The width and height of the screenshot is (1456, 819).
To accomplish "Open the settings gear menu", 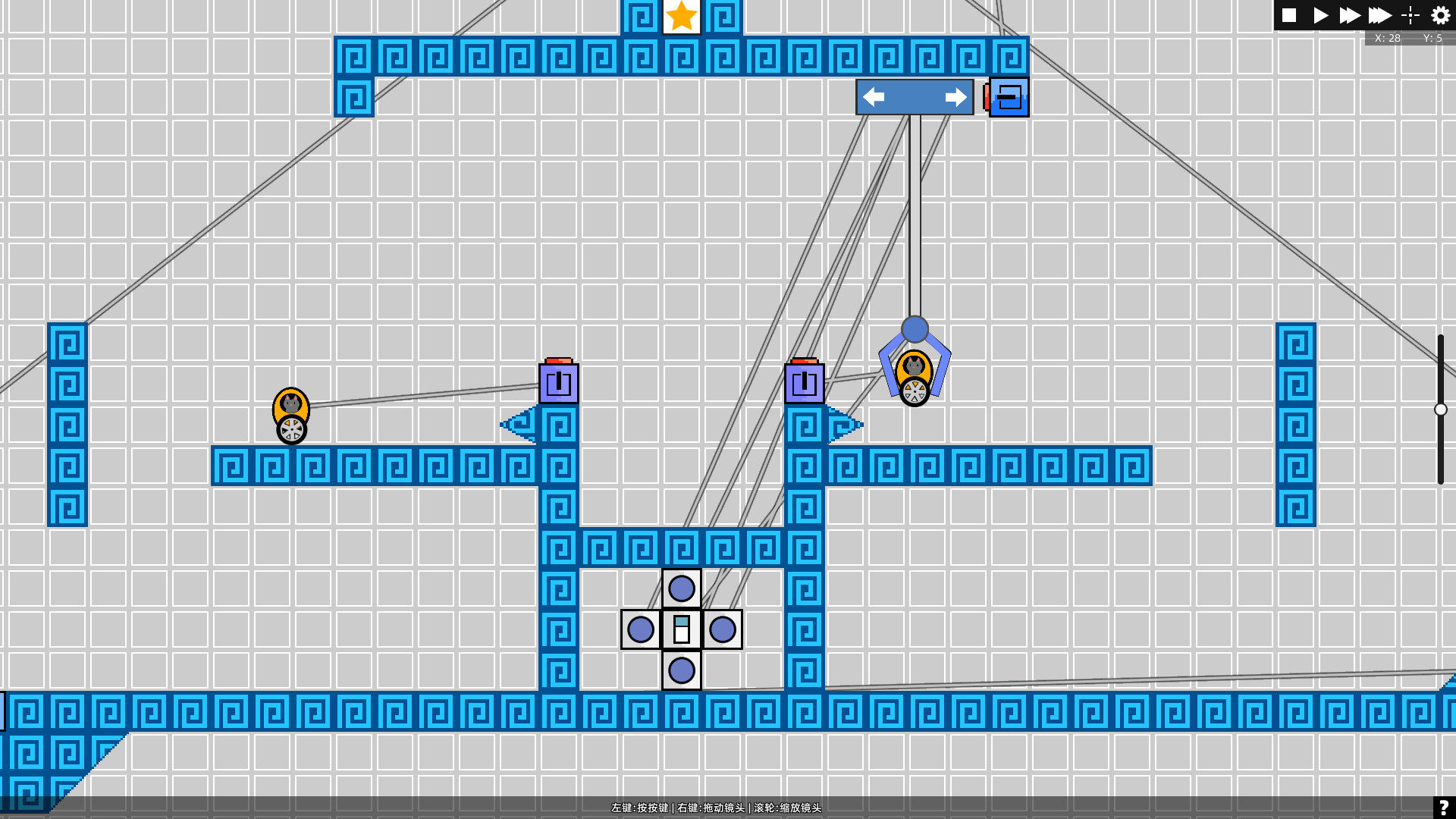I will (x=1439, y=15).
